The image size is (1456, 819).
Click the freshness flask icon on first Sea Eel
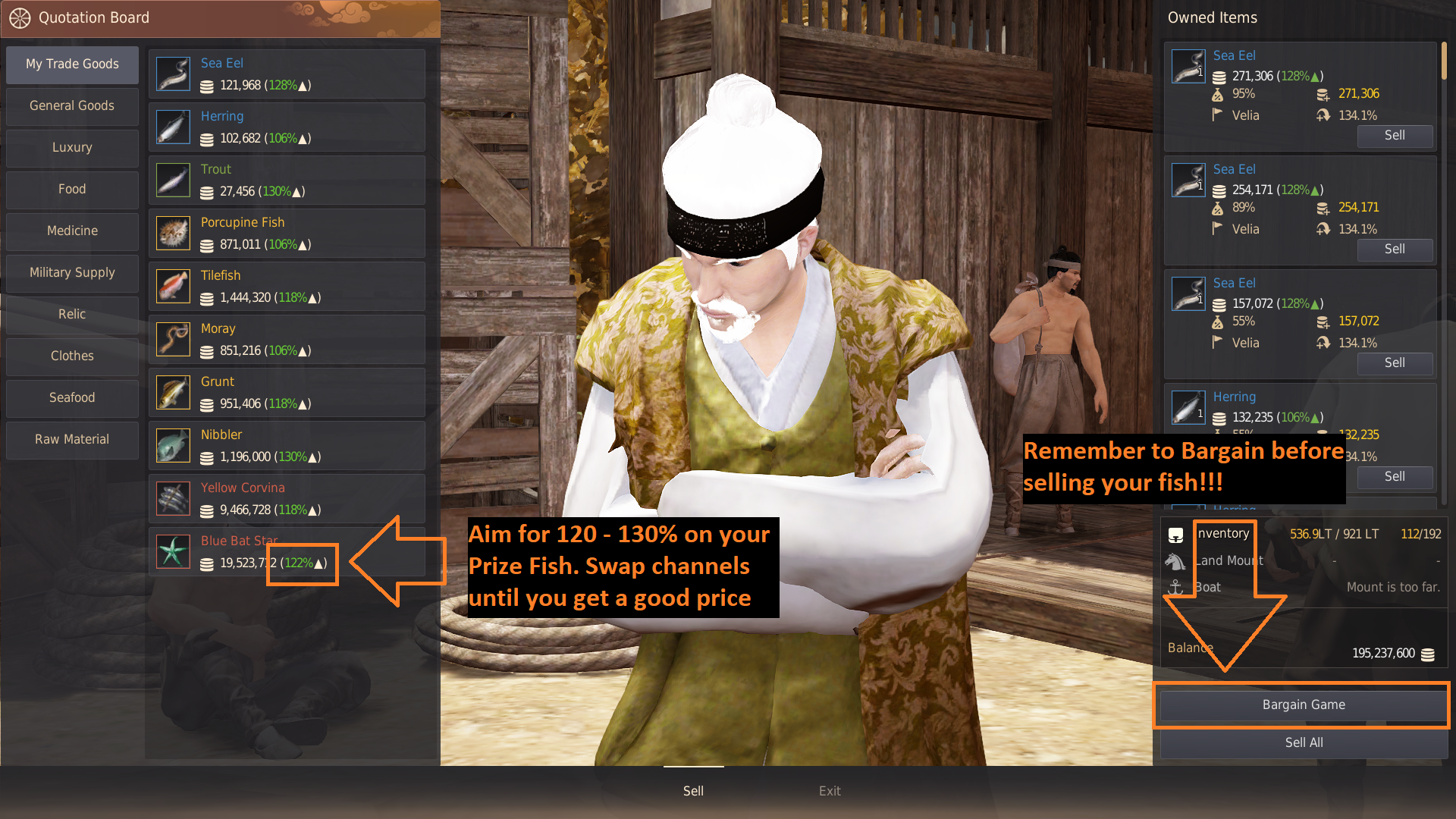[x=1218, y=94]
